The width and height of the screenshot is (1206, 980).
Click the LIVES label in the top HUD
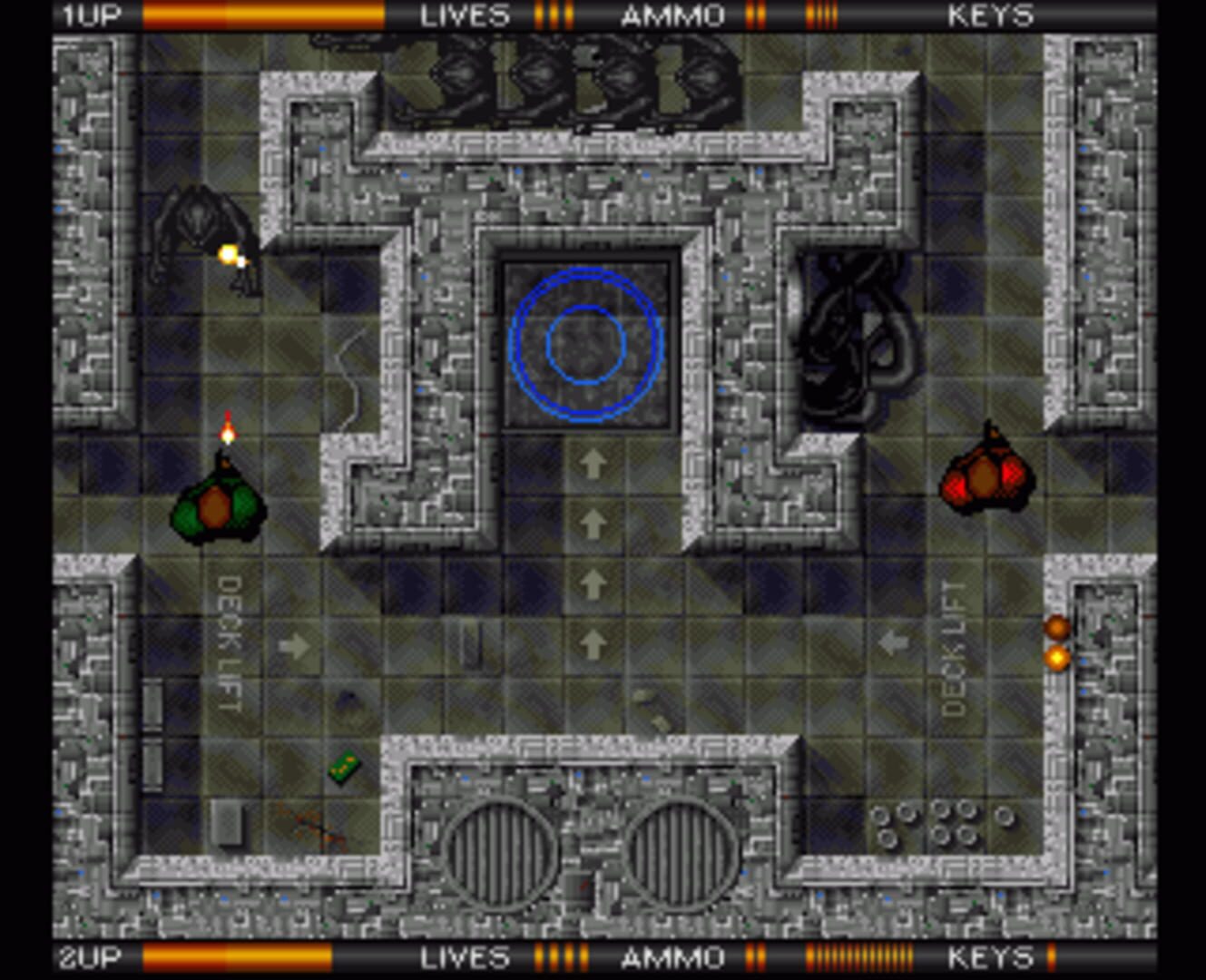[465, 15]
